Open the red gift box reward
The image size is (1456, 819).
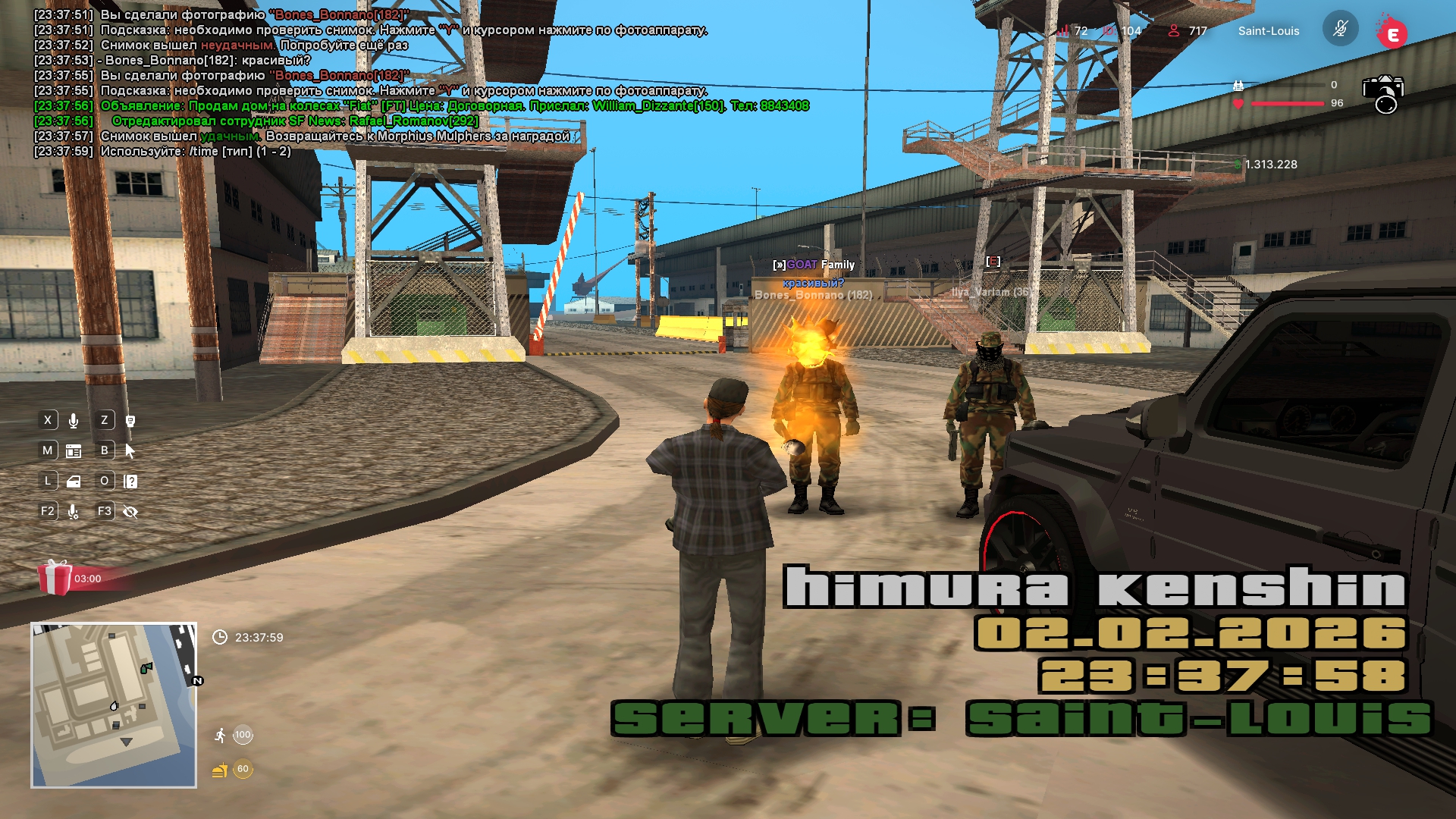coord(55,578)
